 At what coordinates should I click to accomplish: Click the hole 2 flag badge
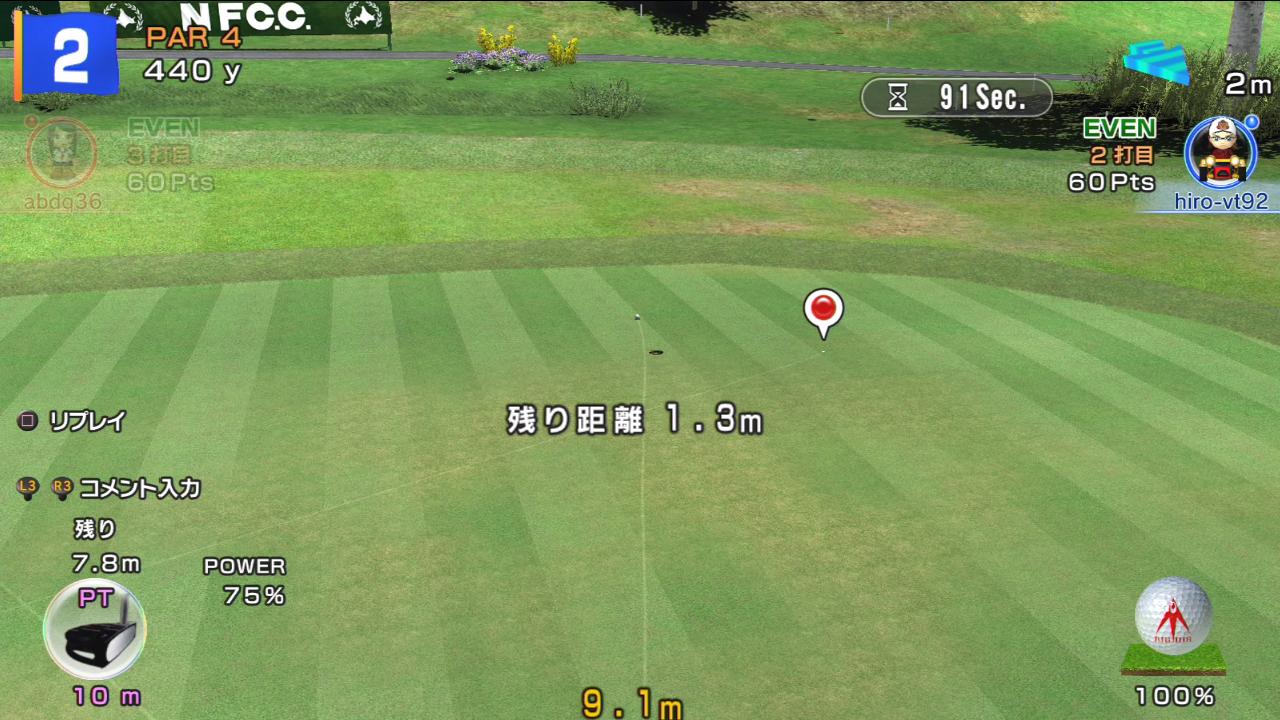coord(67,53)
